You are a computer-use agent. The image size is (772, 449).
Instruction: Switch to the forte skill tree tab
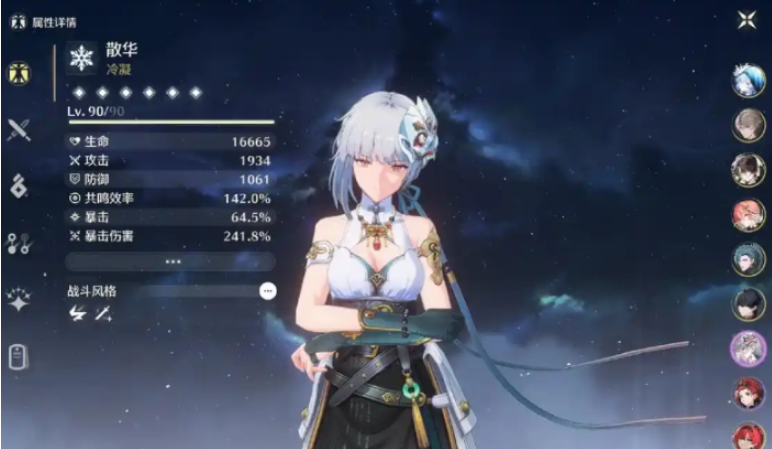18,243
